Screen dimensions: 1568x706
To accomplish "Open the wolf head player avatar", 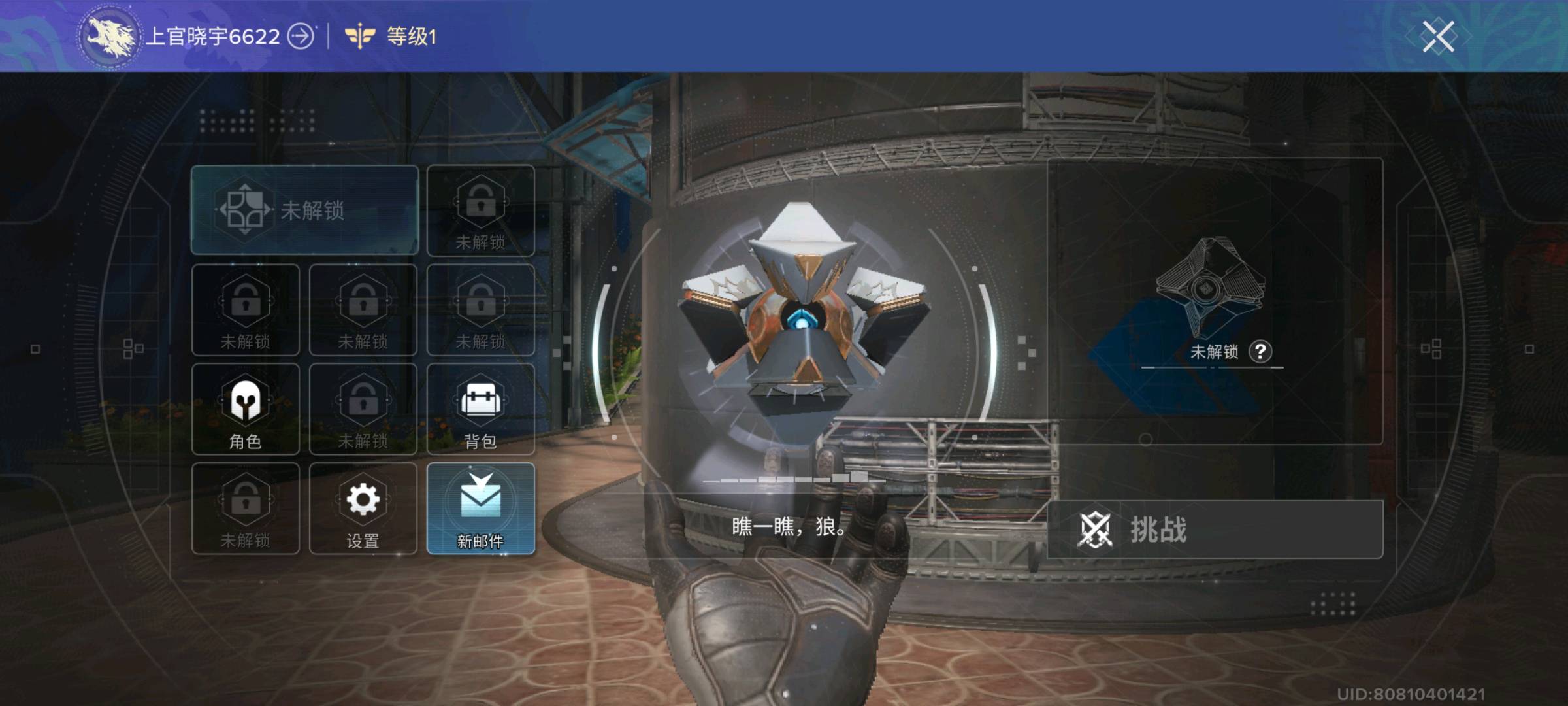I will click(108, 37).
